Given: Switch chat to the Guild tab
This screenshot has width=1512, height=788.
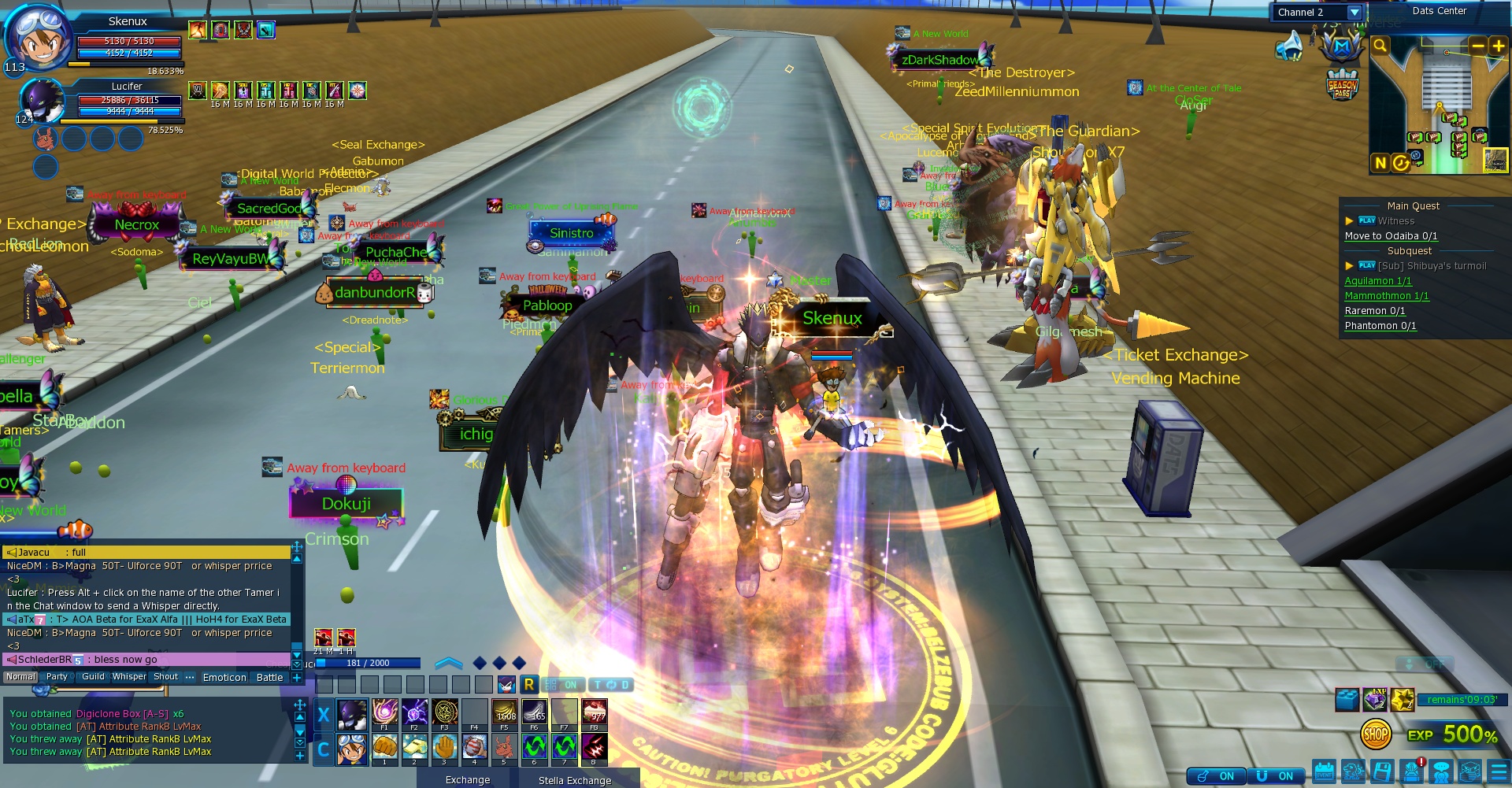Looking at the screenshot, I should pyautogui.click(x=93, y=677).
